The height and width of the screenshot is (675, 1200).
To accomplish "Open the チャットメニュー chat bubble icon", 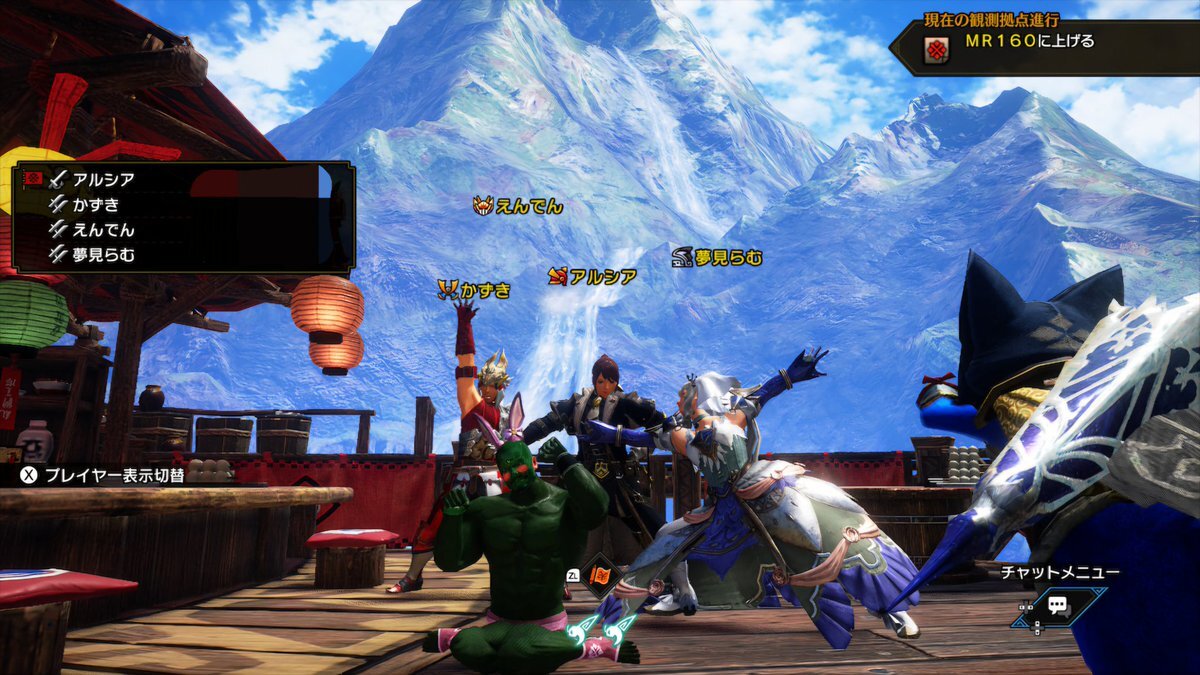I will [1060, 606].
